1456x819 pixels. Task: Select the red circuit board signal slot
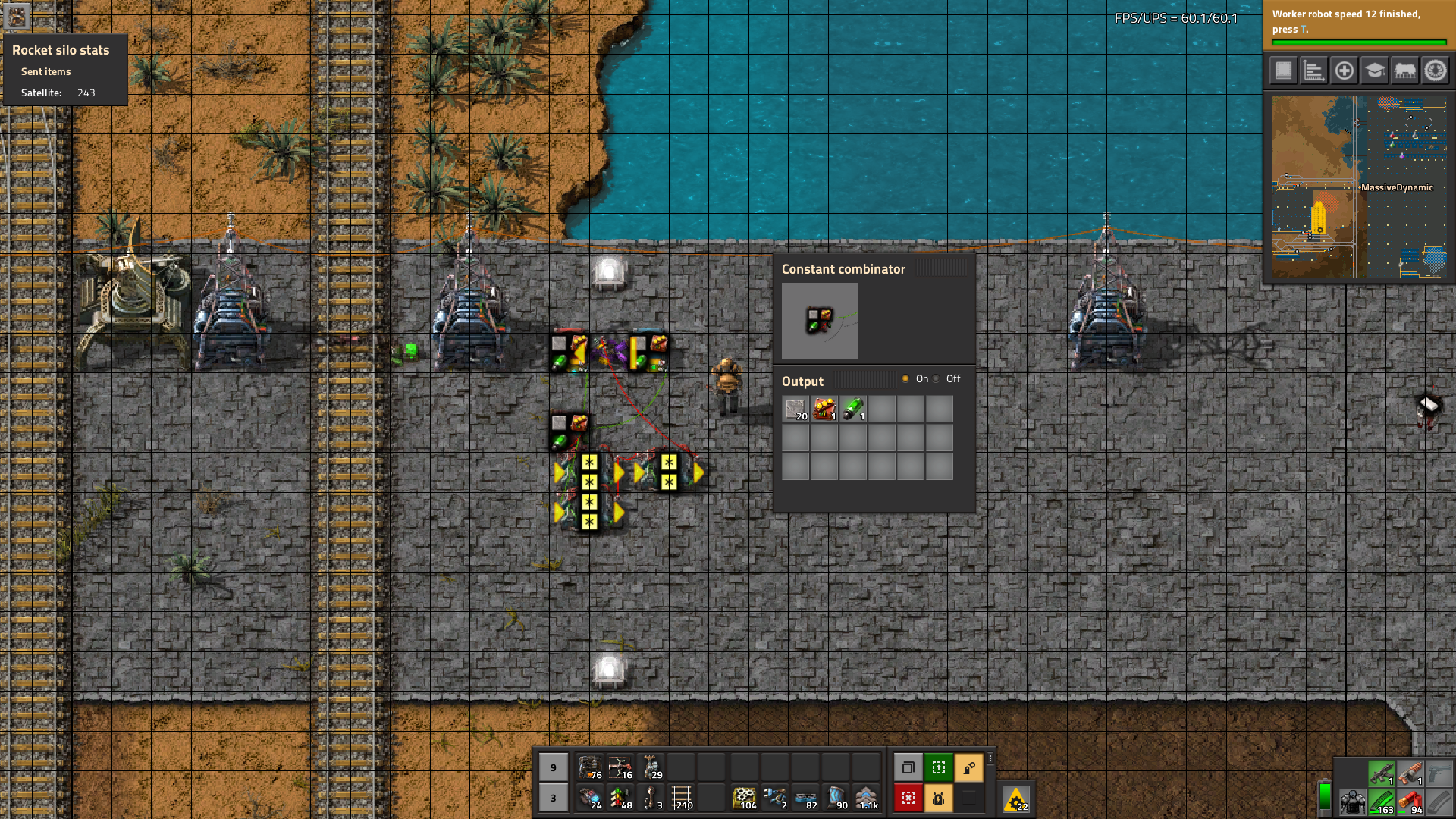click(824, 409)
